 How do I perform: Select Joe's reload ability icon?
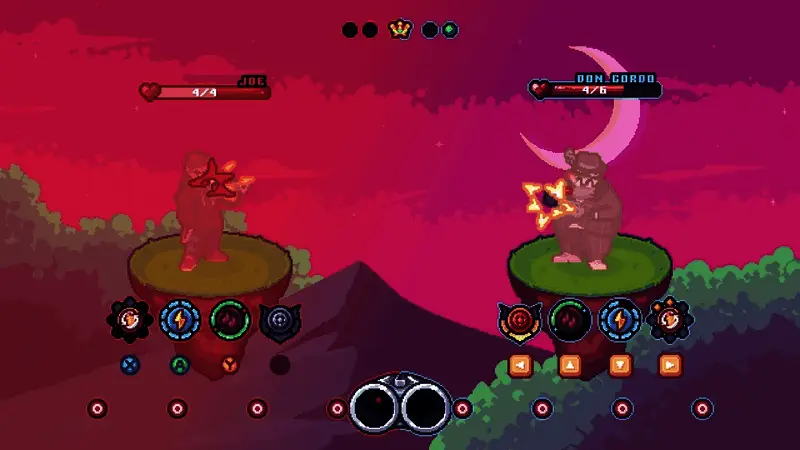tap(130, 321)
